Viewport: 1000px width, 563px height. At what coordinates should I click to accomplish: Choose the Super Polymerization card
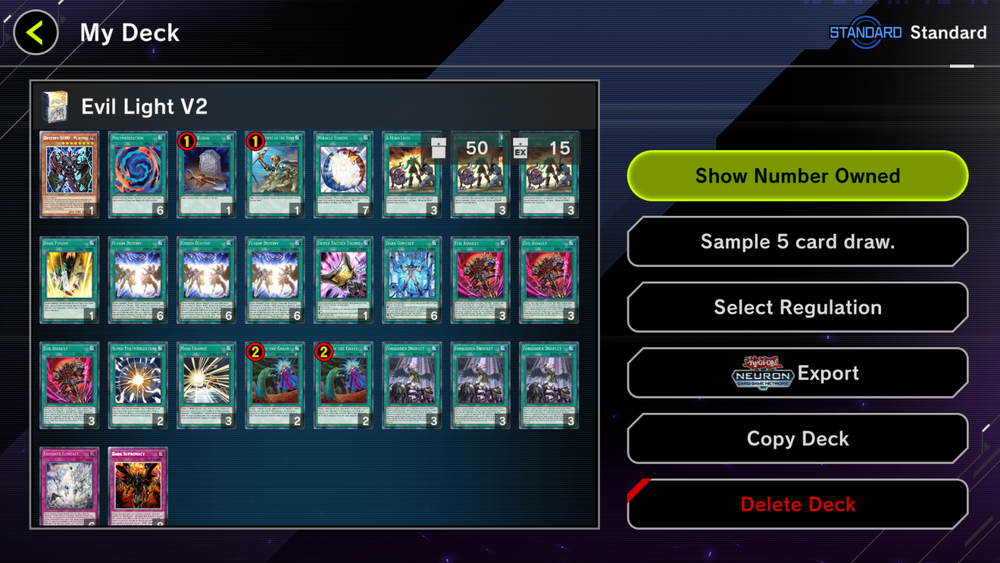click(138, 386)
